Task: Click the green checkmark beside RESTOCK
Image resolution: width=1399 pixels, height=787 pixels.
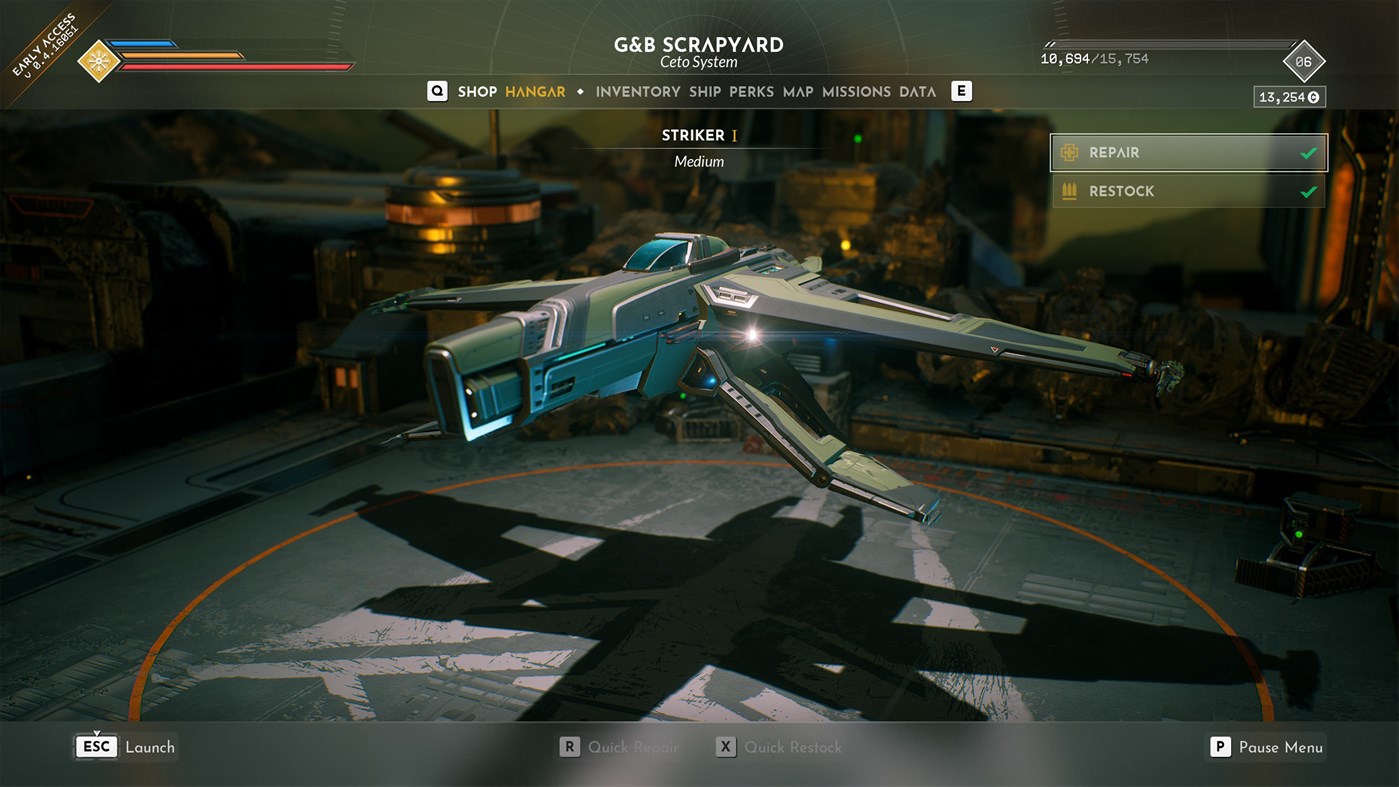Action: coord(1308,190)
